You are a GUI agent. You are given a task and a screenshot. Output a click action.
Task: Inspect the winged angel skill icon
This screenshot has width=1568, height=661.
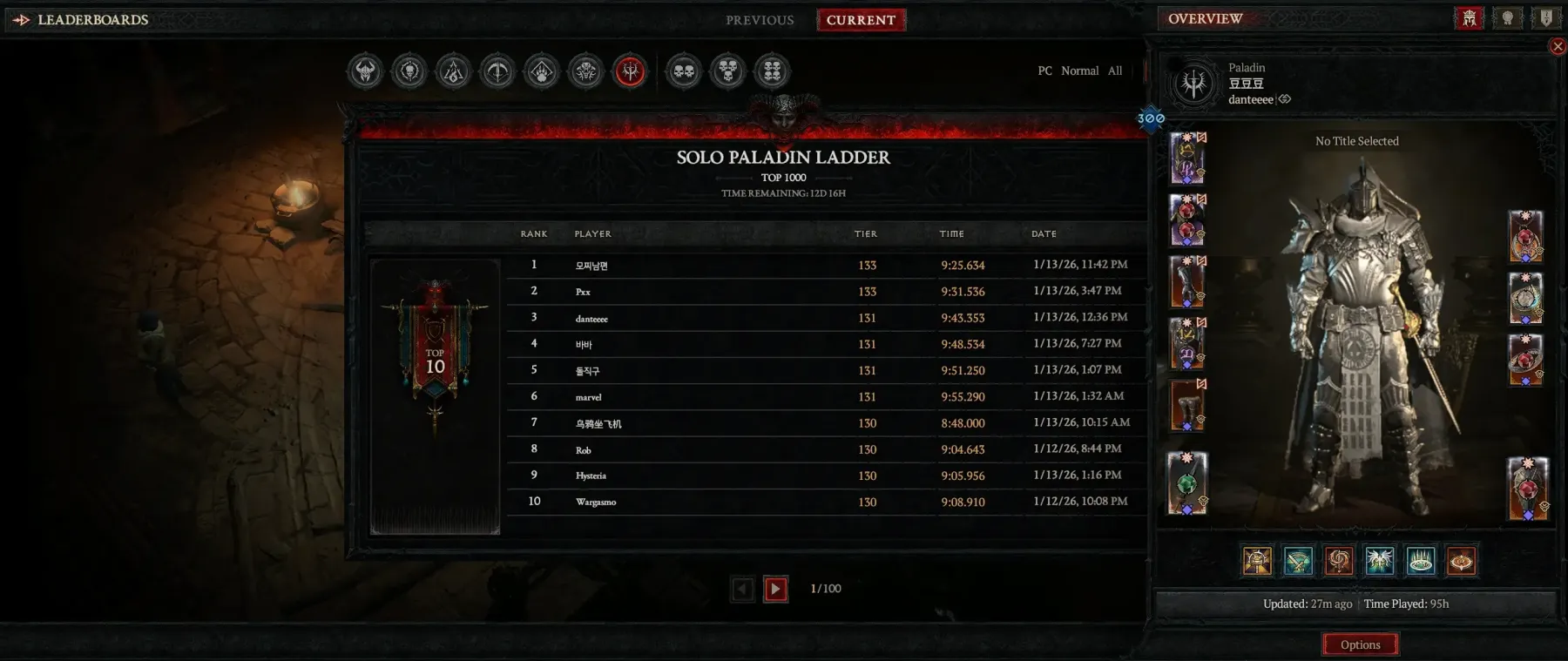pyautogui.click(x=1380, y=561)
